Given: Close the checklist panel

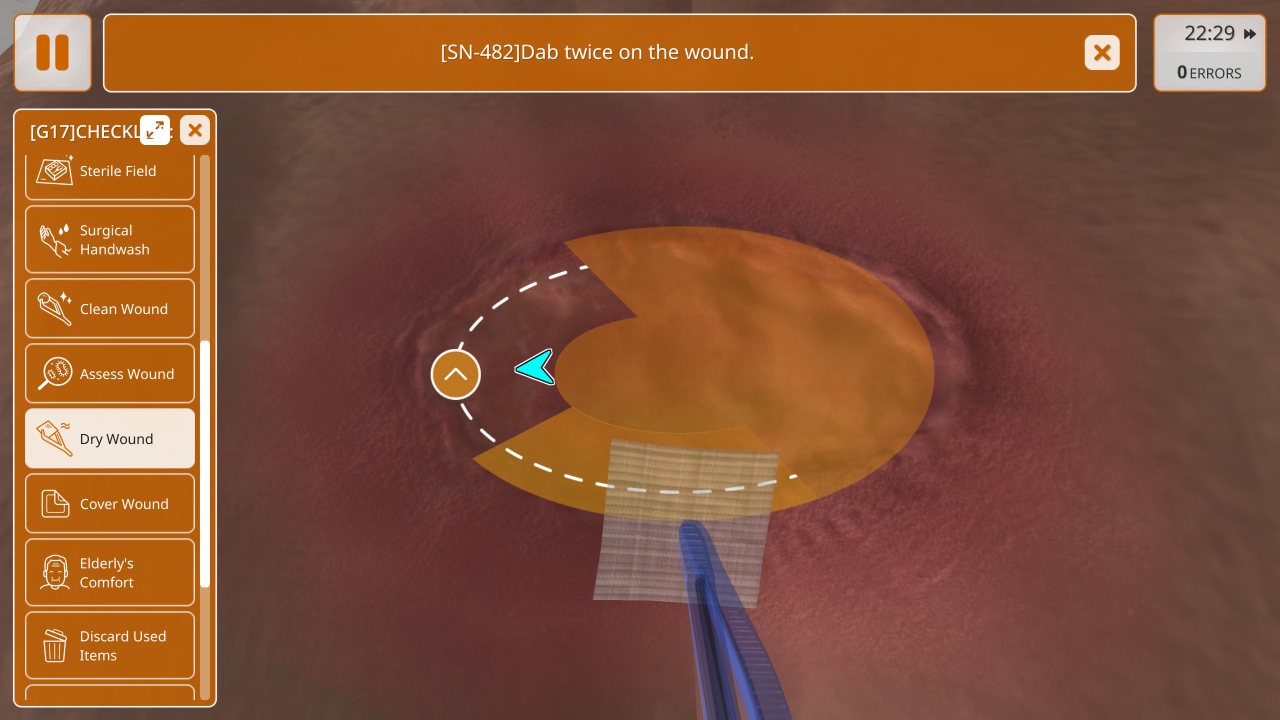Looking at the screenshot, I should (195, 130).
